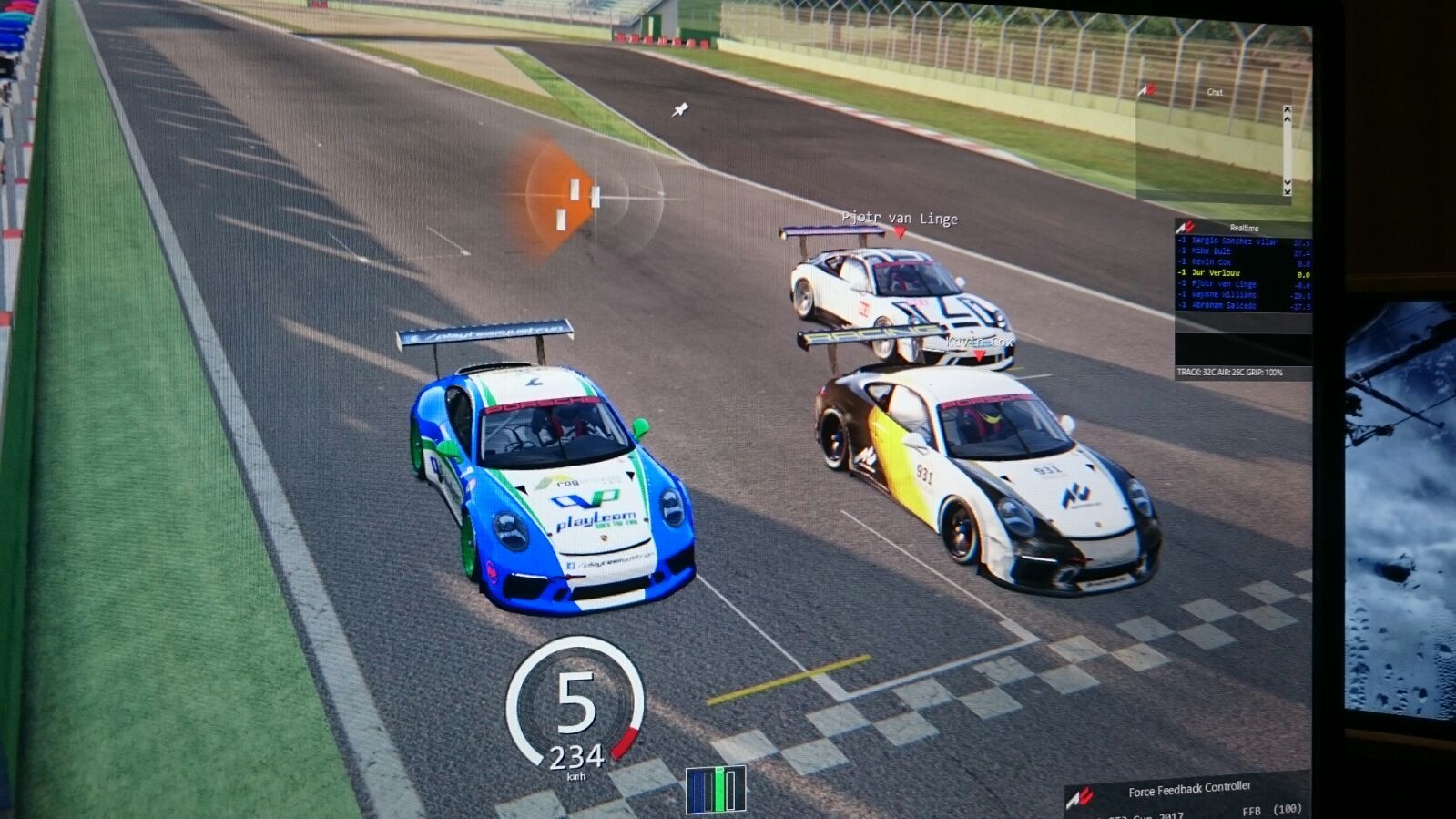
Task: Click the pin icon above the radar
Action: [x=679, y=110]
